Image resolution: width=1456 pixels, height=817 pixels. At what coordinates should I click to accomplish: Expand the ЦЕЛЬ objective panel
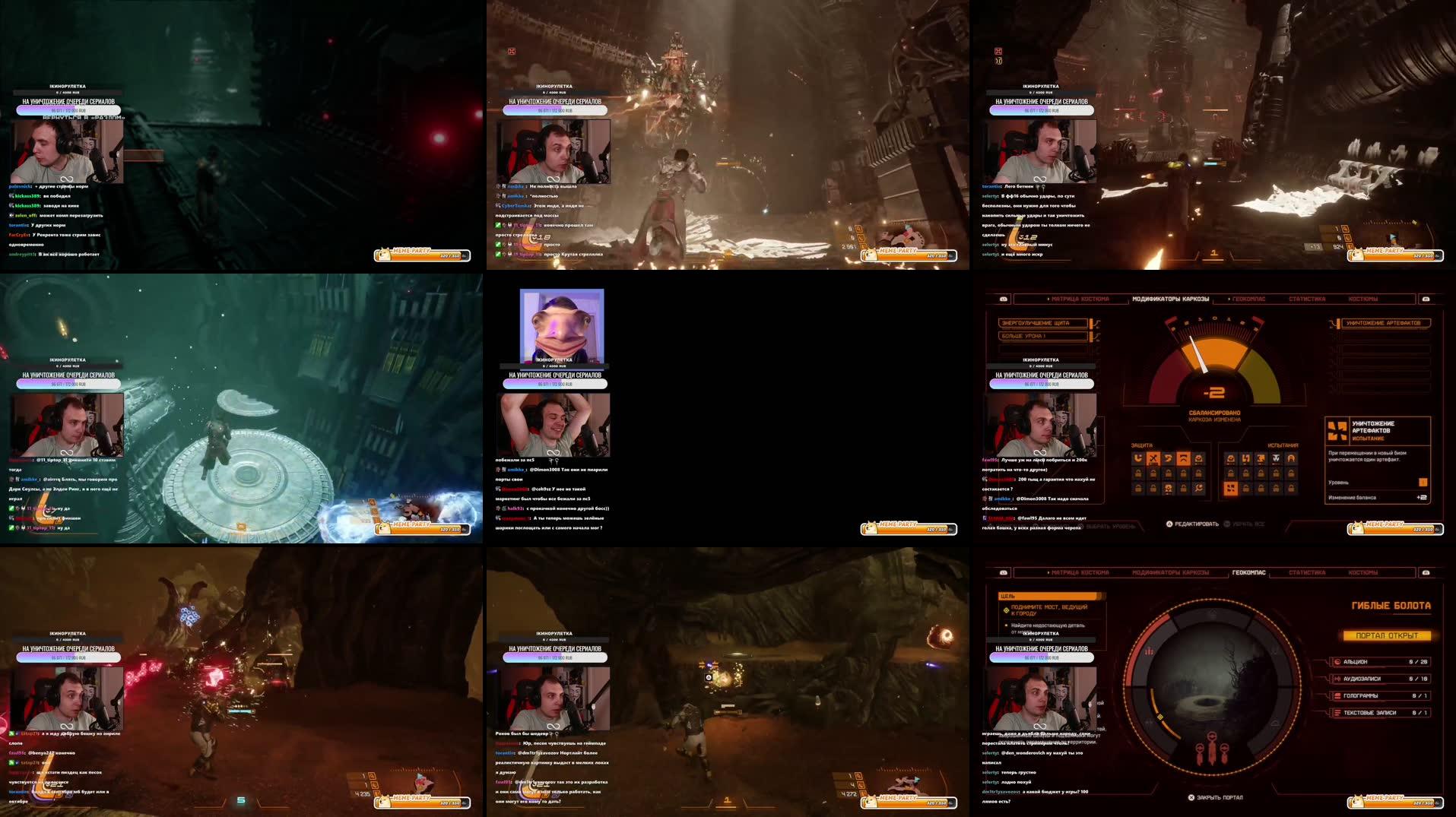tap(1047, 596)
